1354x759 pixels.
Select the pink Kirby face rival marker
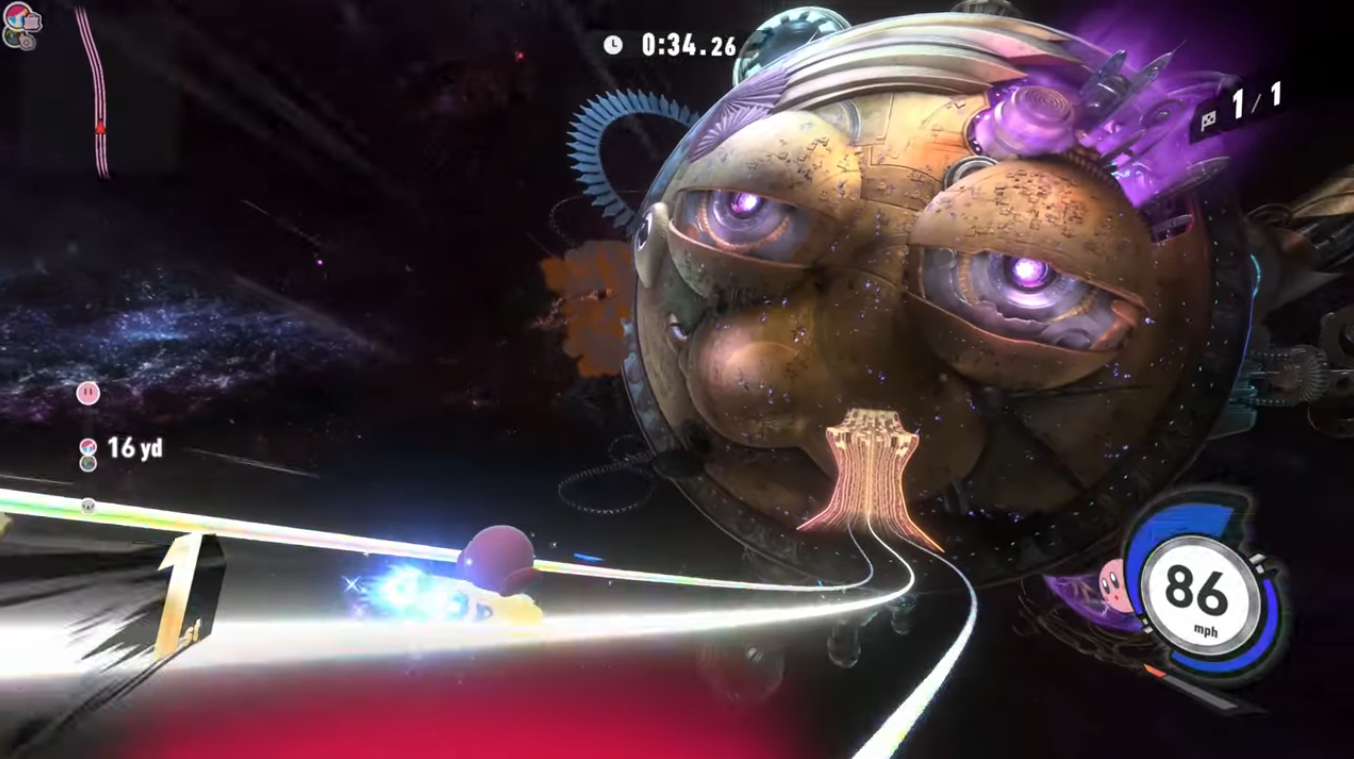click(88, 393)
